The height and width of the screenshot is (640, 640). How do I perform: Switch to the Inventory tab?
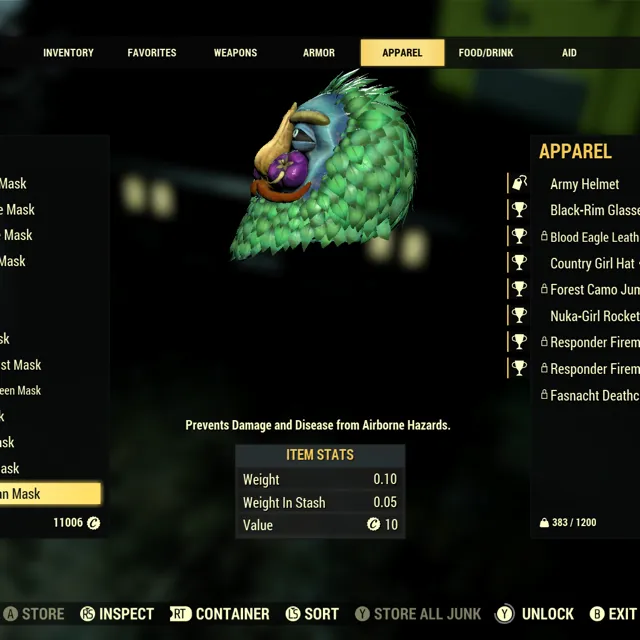[x=68, y=53]
